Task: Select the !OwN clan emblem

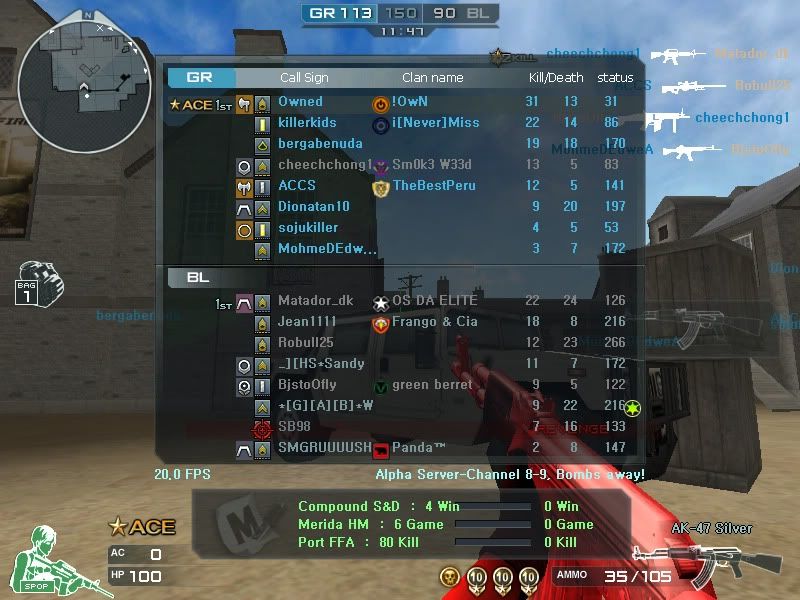Action: 380,102
